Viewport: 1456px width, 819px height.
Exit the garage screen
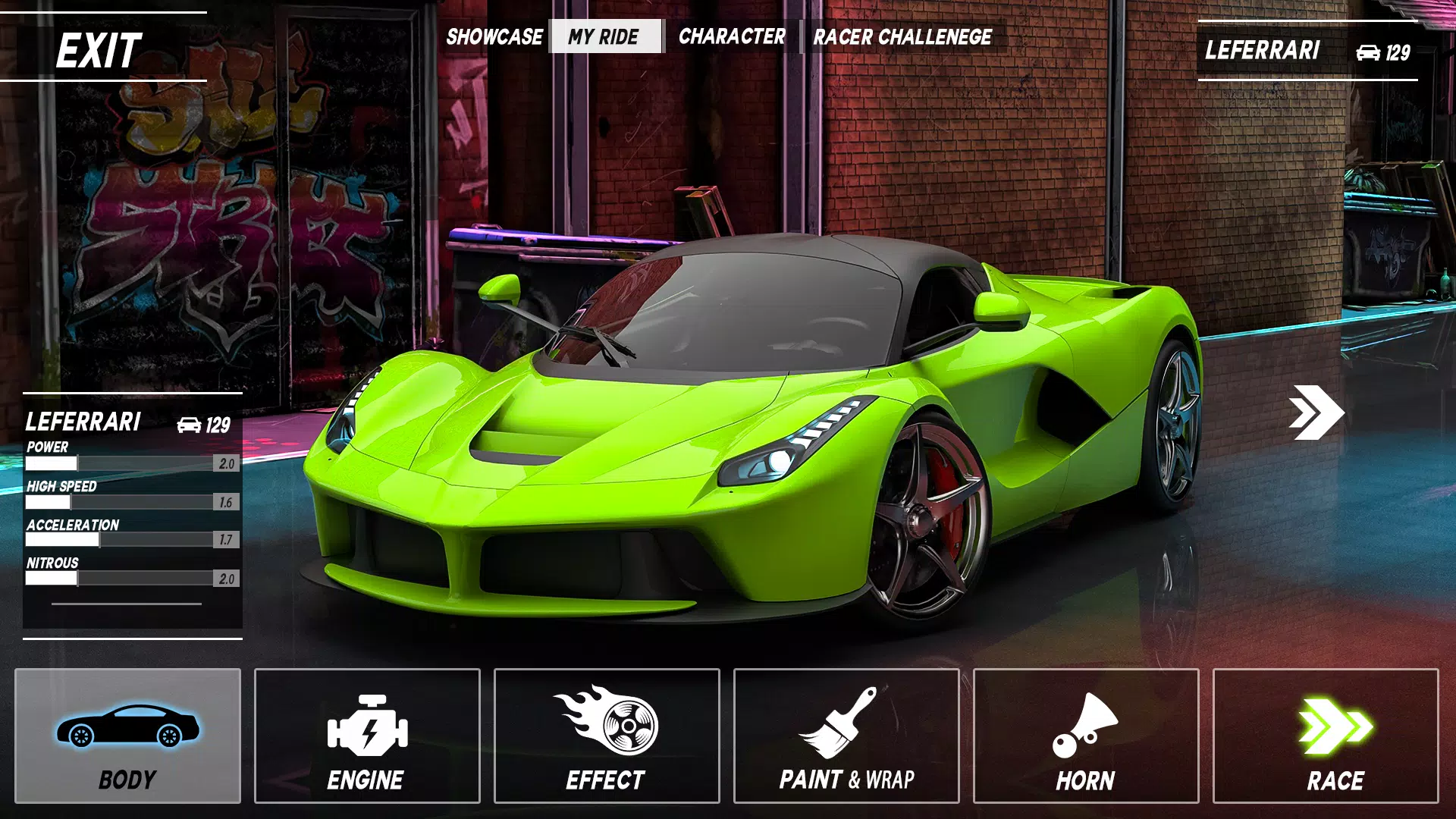point(99,50)
